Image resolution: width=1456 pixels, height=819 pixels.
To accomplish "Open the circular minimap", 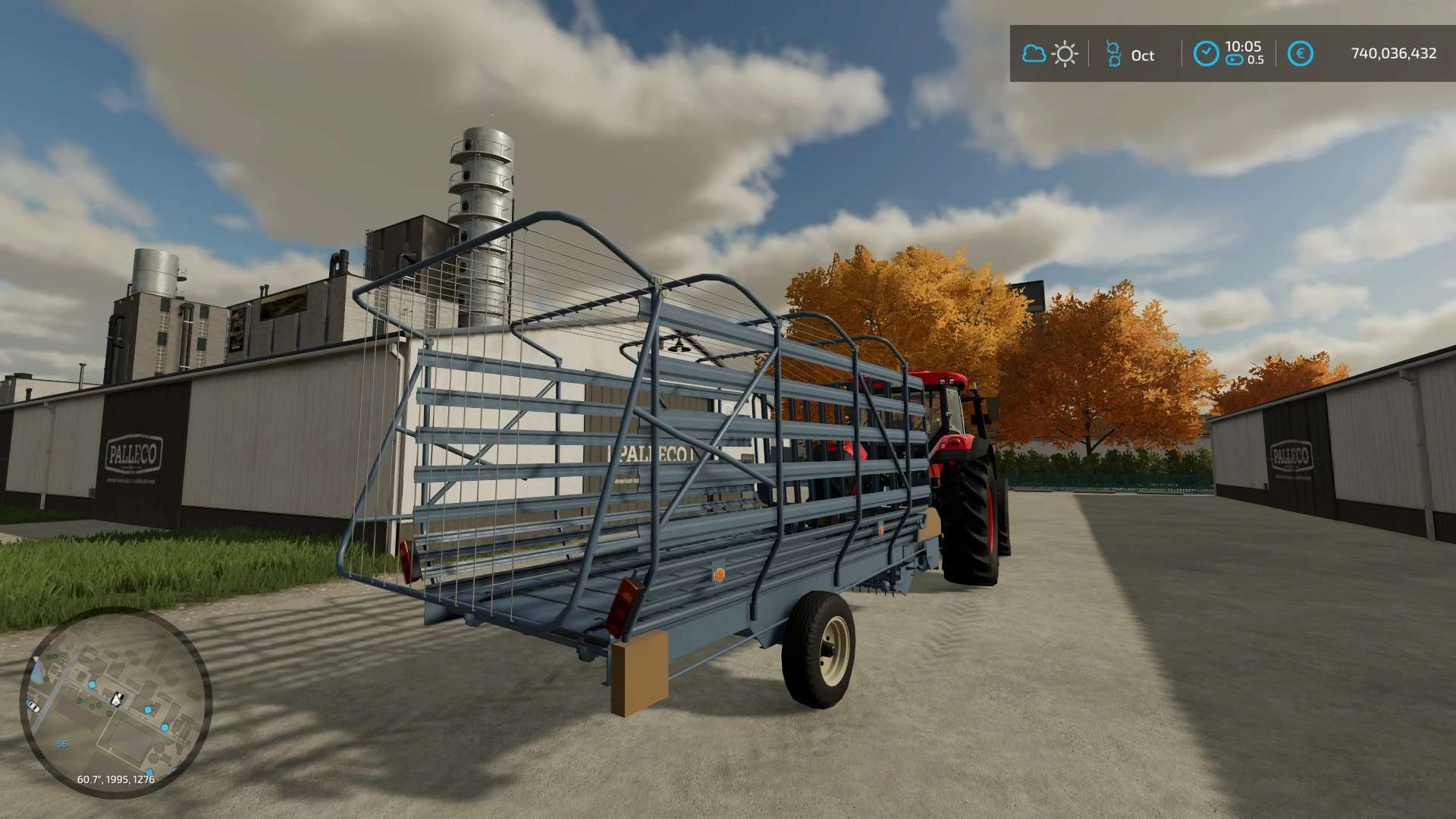I will [115, 701].
